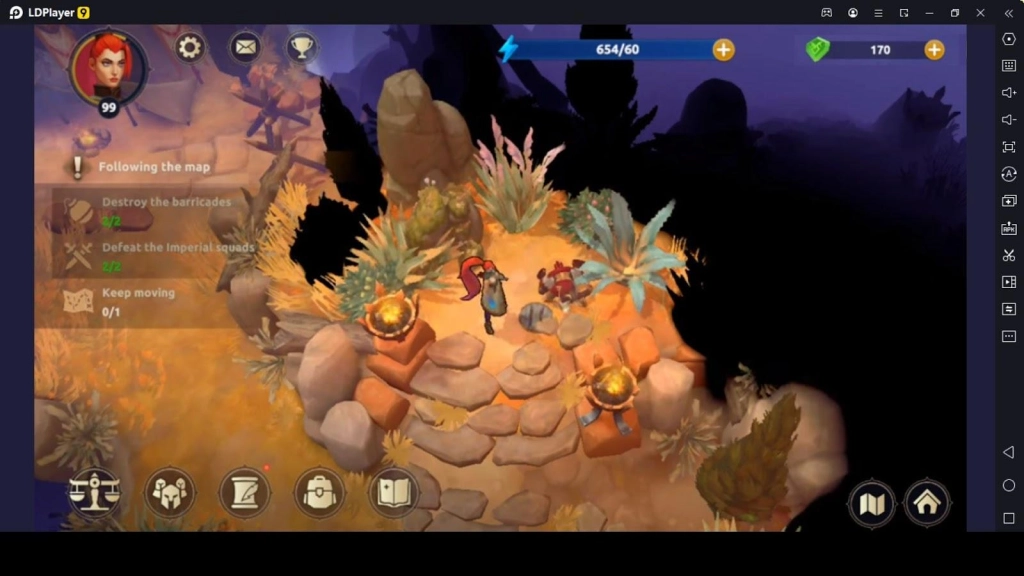1024x576 pixels.
Task: Open the trophy achievements icon
Action: 301,47
